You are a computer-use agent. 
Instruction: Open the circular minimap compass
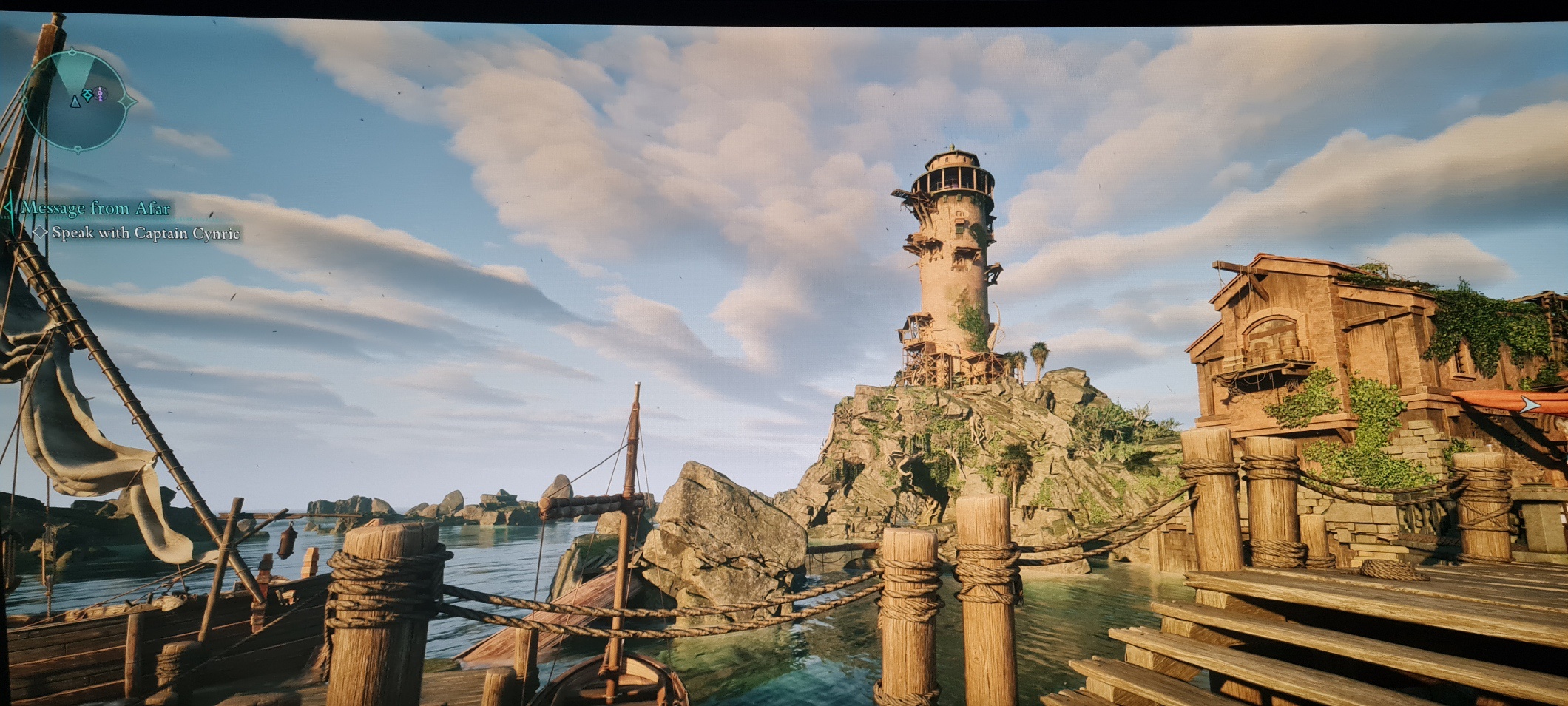pyautogui.click(x=77, y=100)
